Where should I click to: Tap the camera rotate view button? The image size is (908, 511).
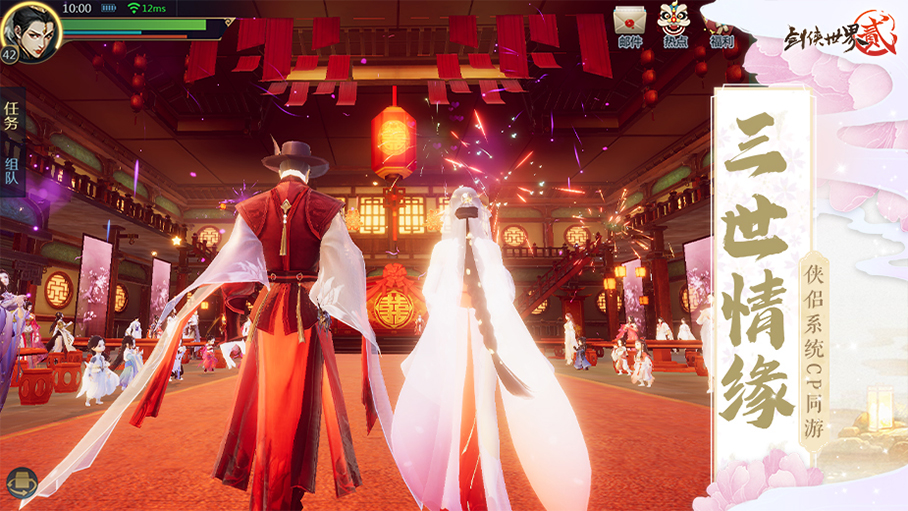(21, 483)
